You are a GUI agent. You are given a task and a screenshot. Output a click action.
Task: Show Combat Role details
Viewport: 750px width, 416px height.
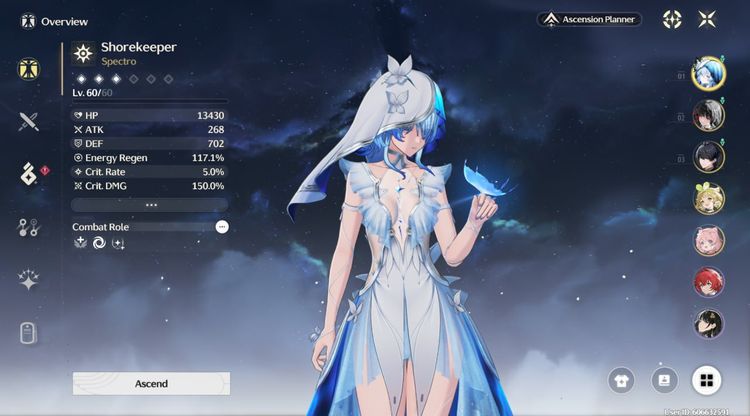(x=222, y=227)
